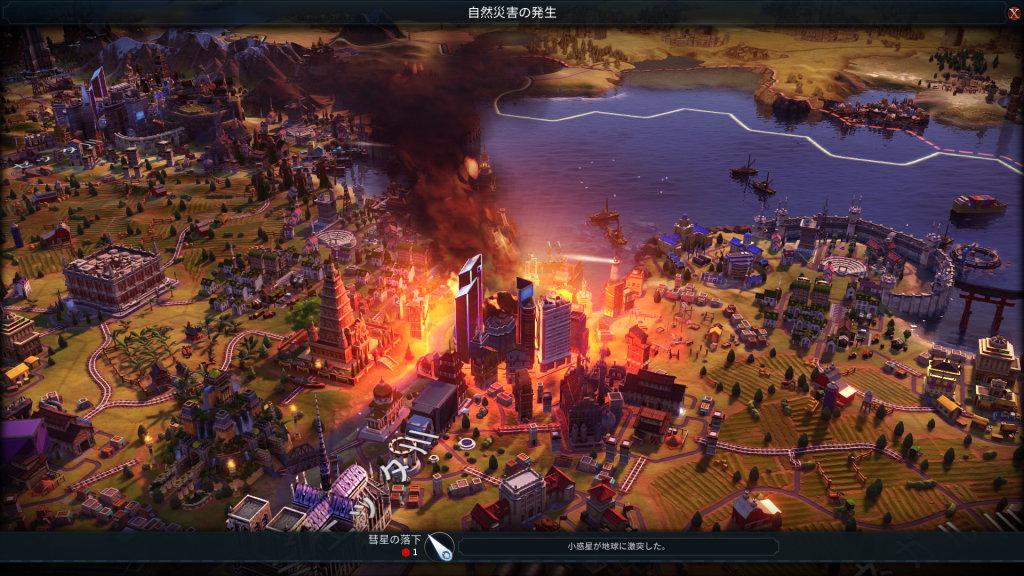The width and height of the screenshot is (1024, 576).
Task: Click the comet strike disaster icon
Action: pyautogui.click(x=439, y=547)
